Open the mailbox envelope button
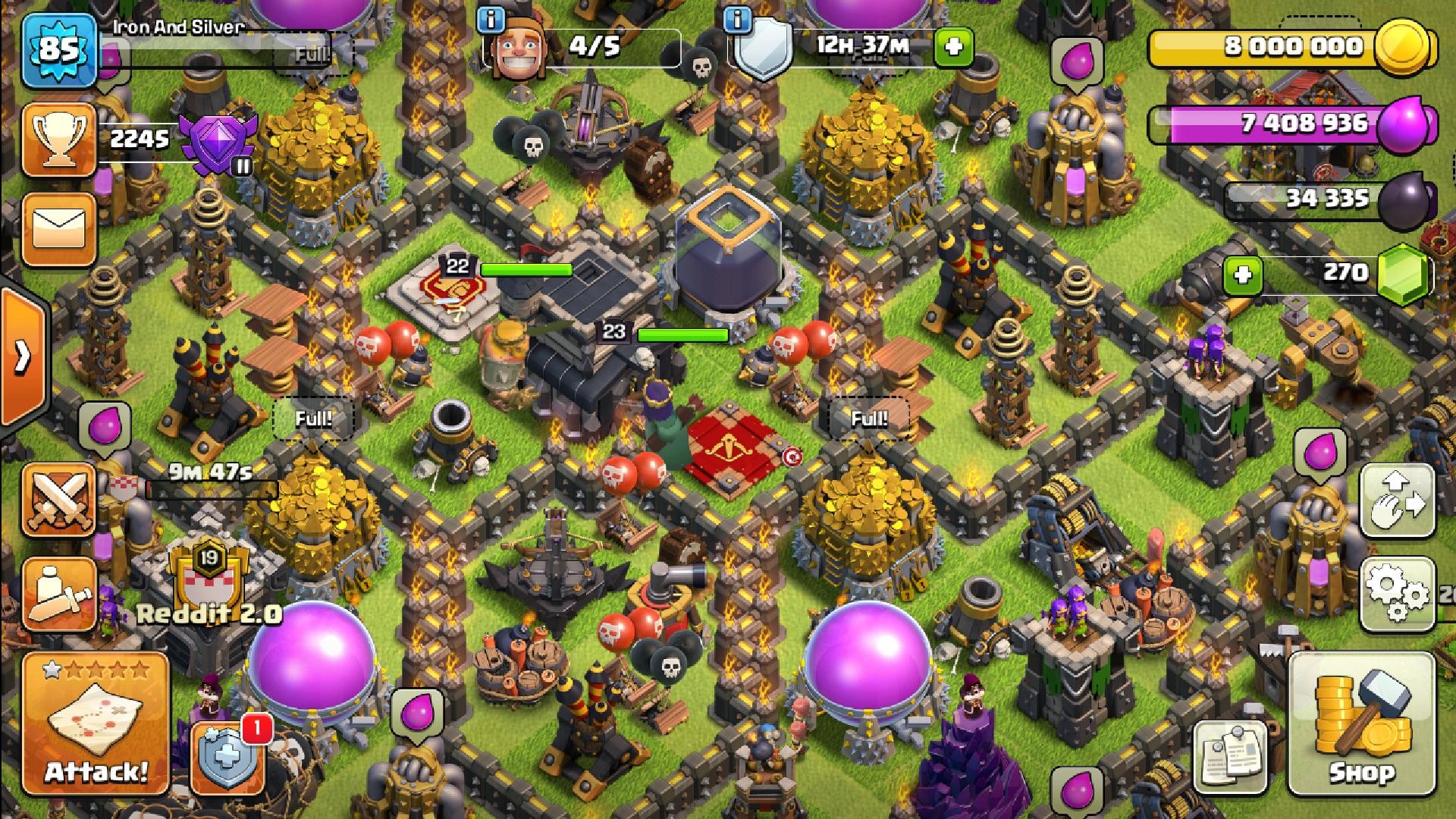This screenshot has height=819, width=1456. [x=59, y=229]
